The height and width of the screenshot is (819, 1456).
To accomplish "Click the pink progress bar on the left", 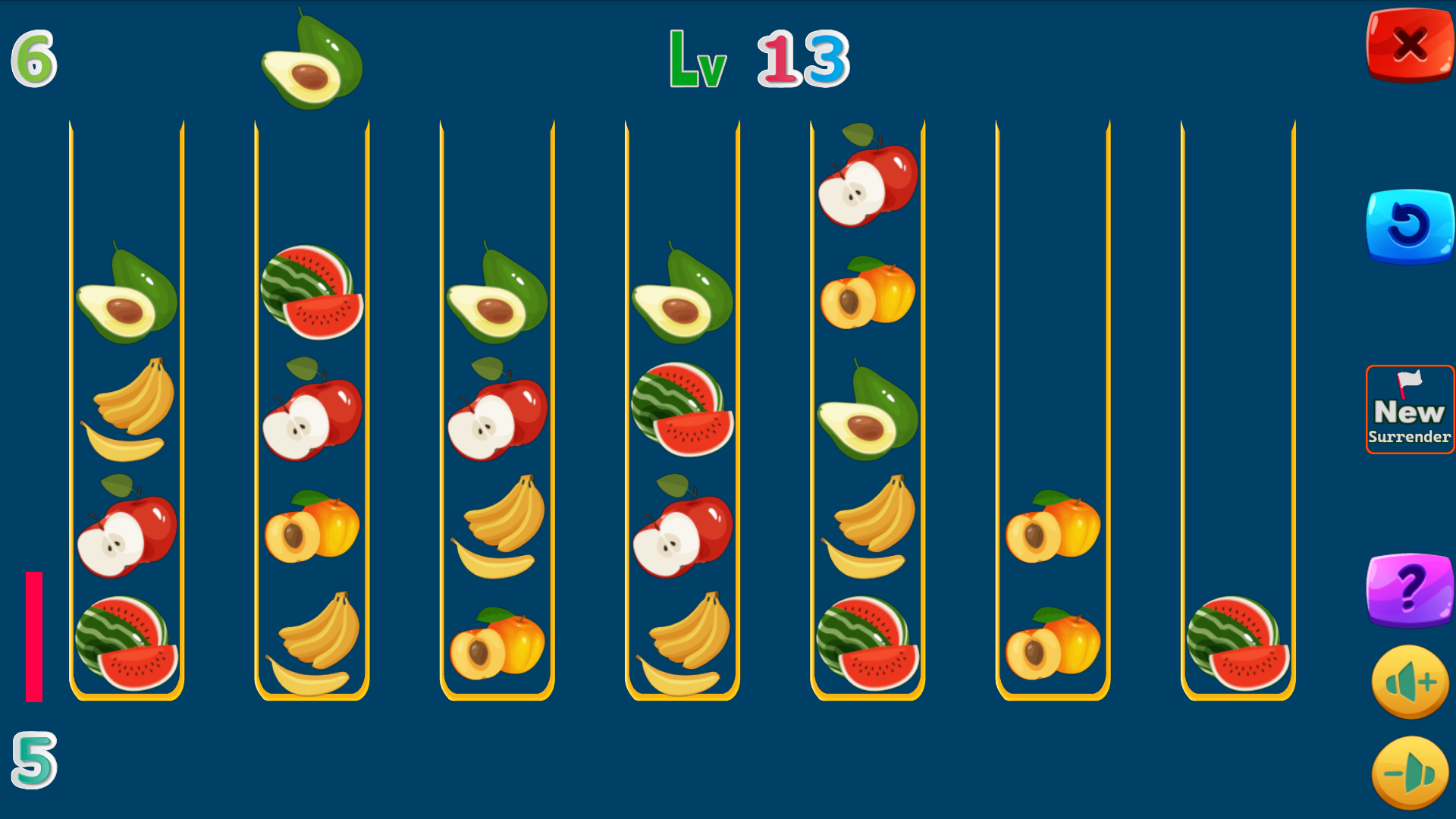I will coord(32,637).
